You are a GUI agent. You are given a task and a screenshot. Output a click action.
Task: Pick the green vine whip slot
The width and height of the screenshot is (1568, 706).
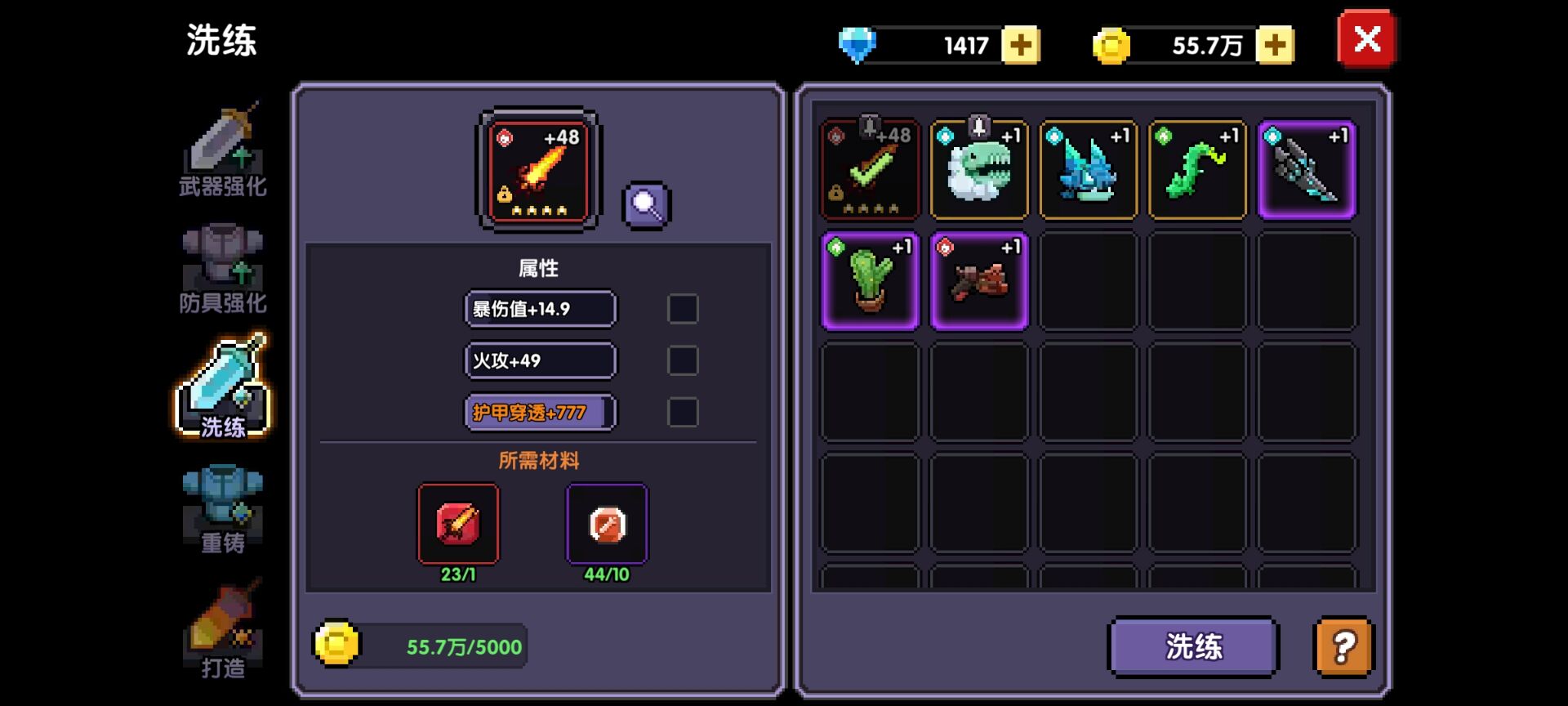coord(1197,170)
